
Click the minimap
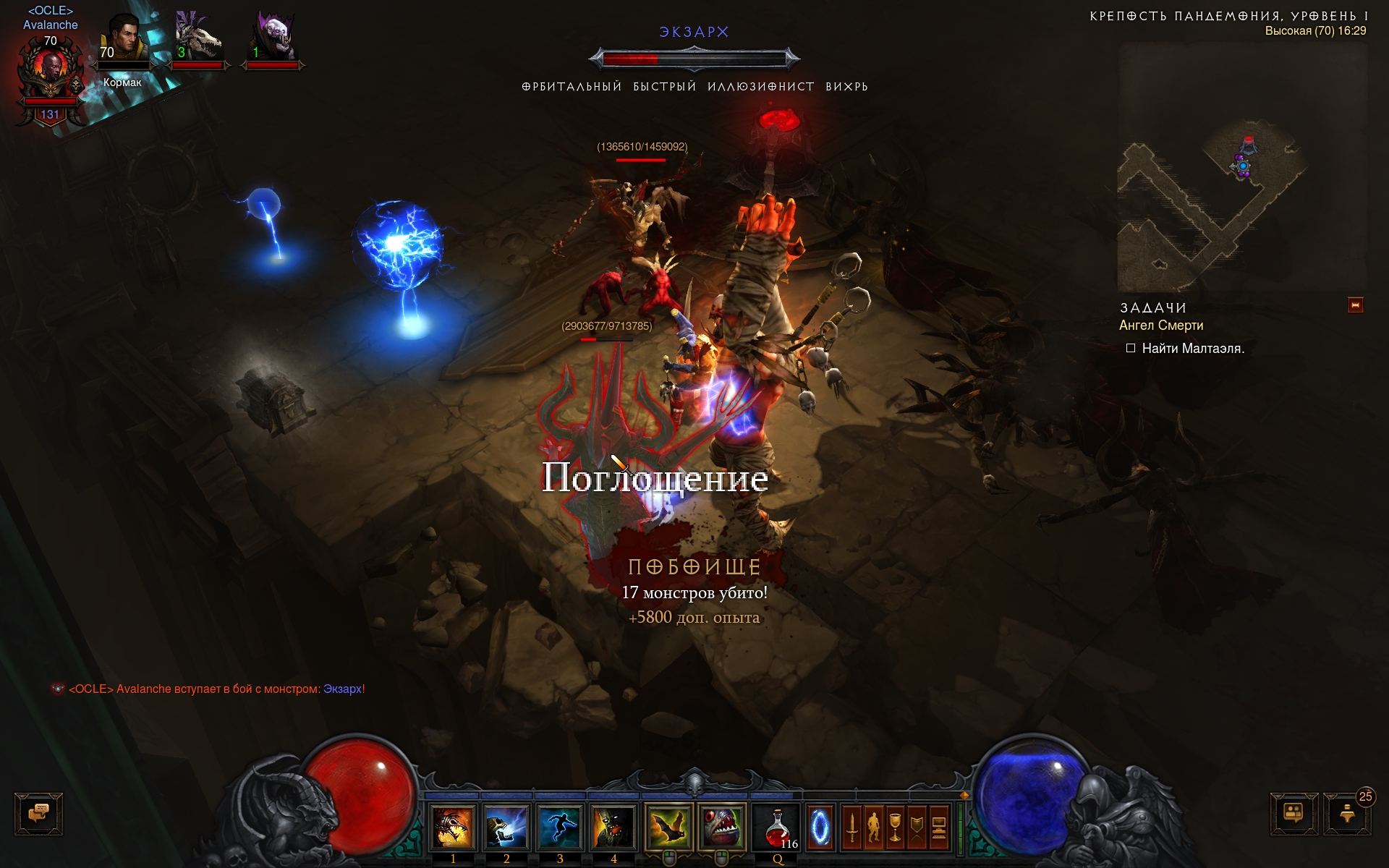pos(1242,166)
